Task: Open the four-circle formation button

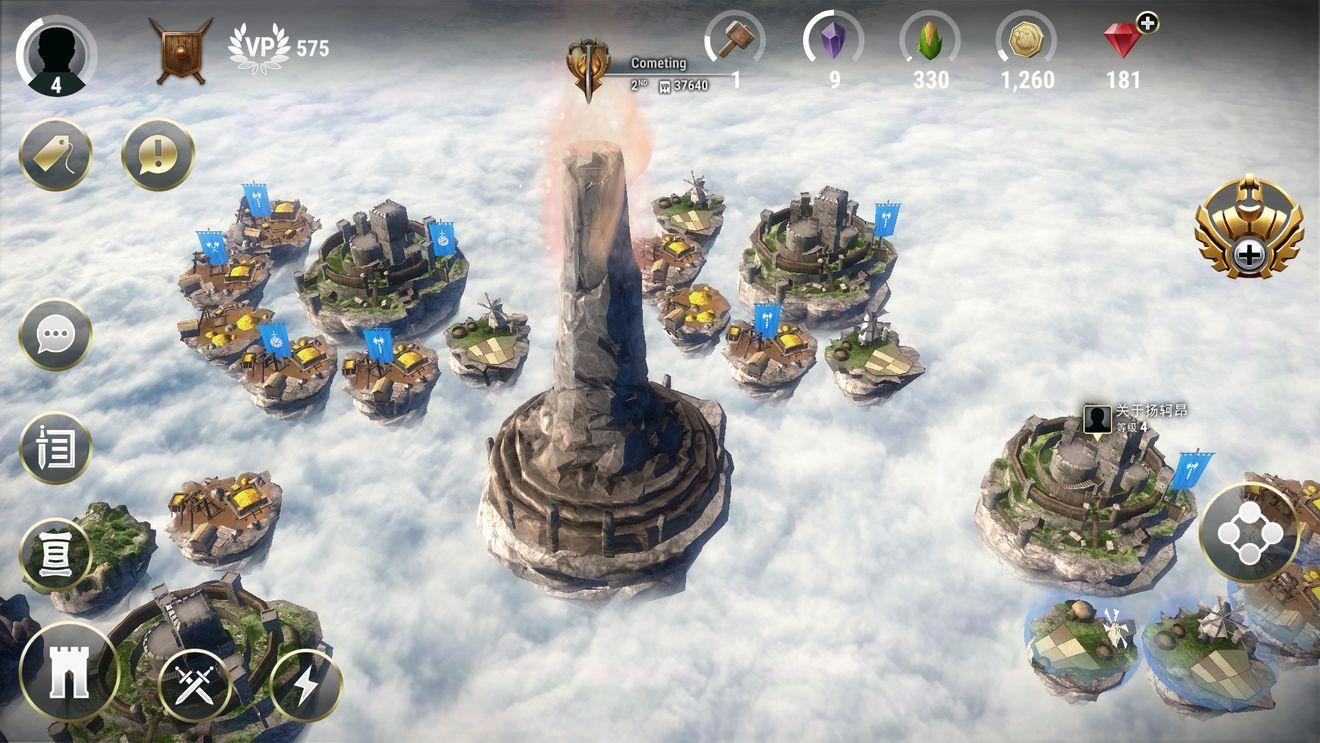Action: (1249, 533)
